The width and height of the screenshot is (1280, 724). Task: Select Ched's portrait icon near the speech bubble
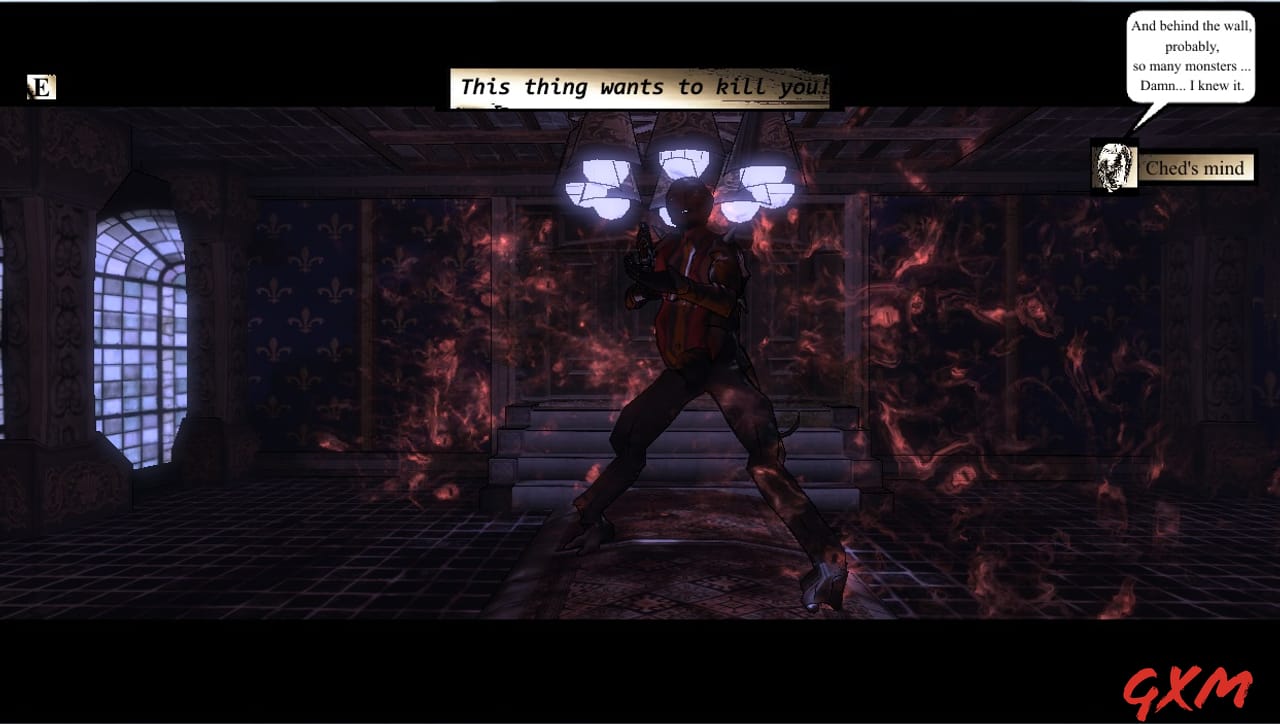pos(1115,167)
